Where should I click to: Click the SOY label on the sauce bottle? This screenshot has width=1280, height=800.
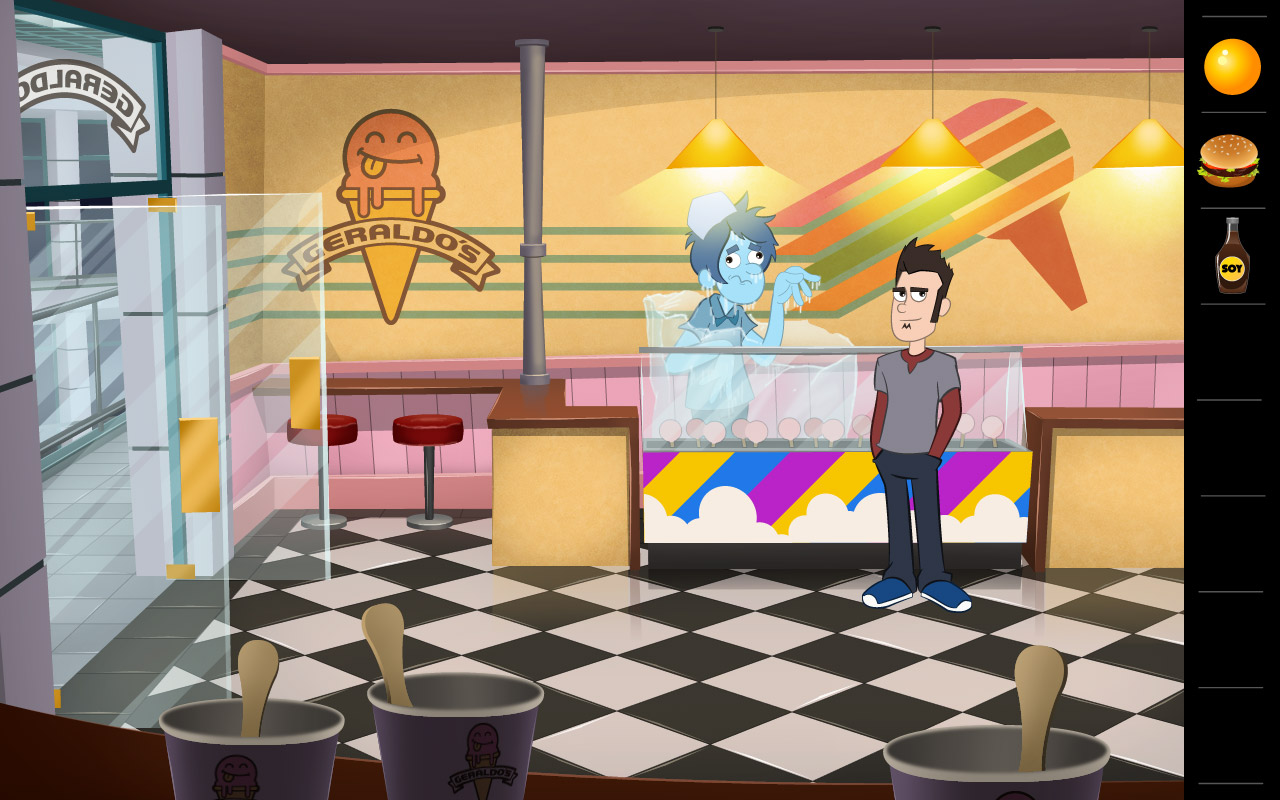click(1233, 268)
